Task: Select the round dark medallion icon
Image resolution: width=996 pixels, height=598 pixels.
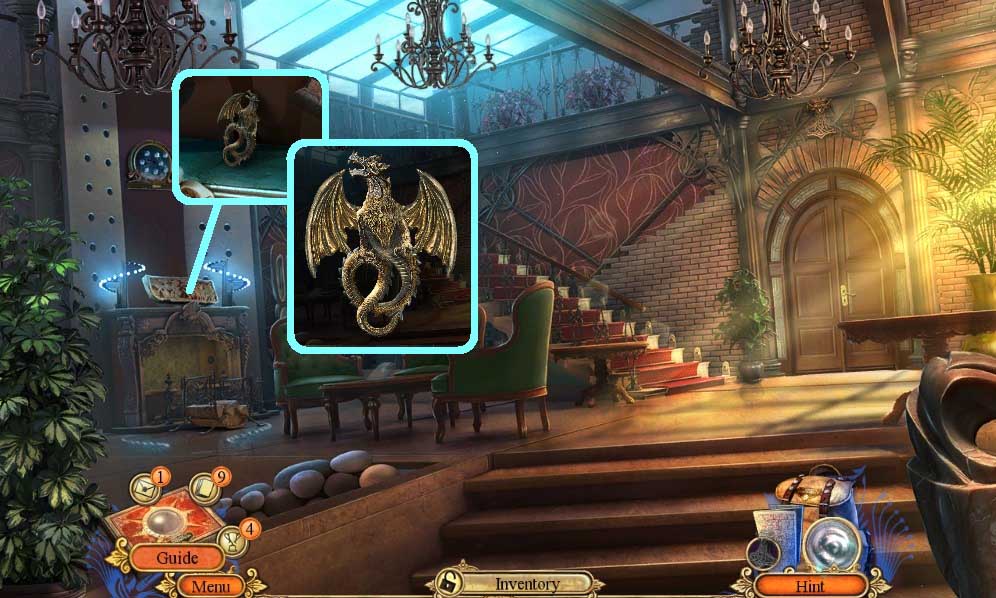Action: [x=764, y=553]
